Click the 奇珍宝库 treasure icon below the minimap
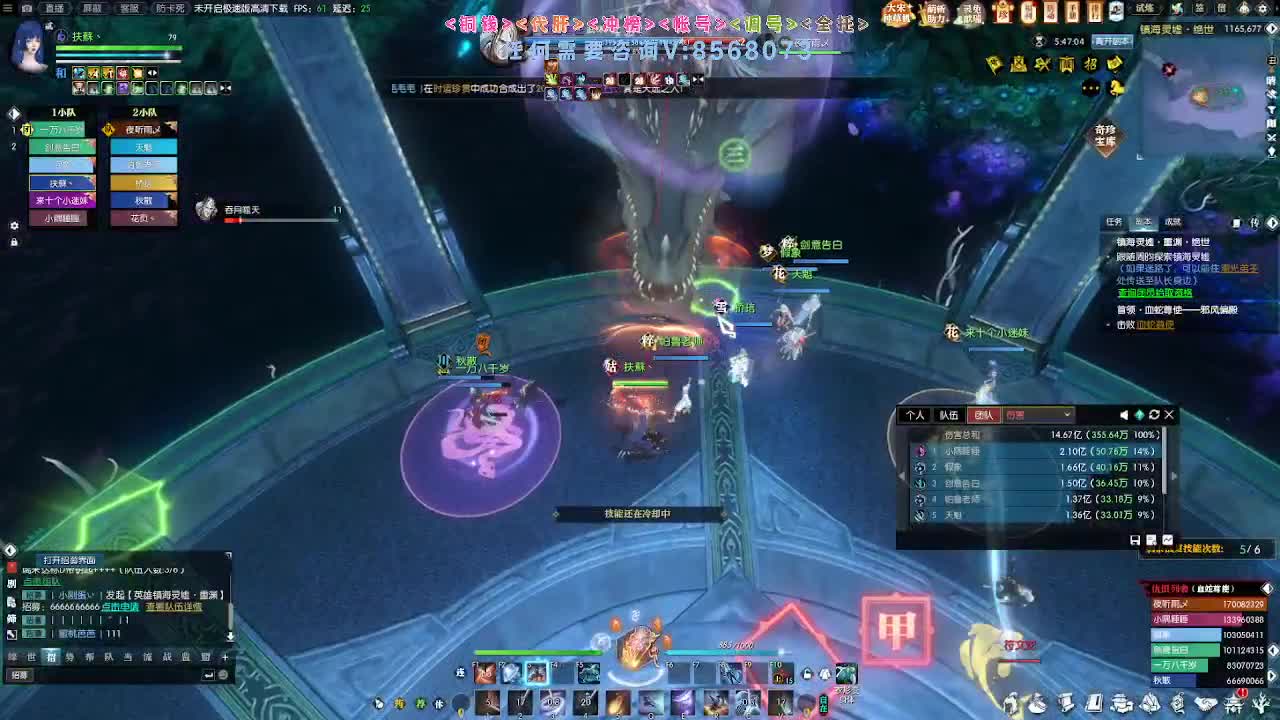 tap(1105, 135)
